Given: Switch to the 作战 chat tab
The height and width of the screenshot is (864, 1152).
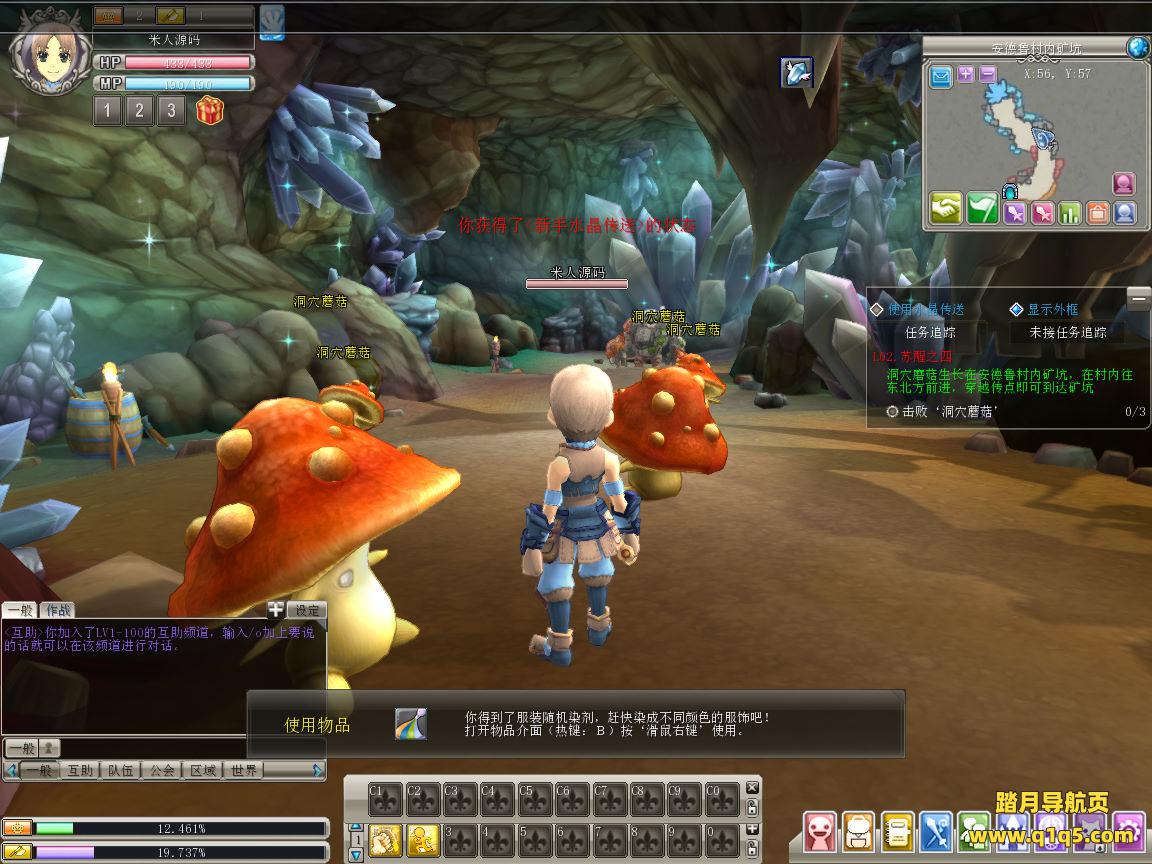Looking at the screenshot, I should tap(59, 610).
